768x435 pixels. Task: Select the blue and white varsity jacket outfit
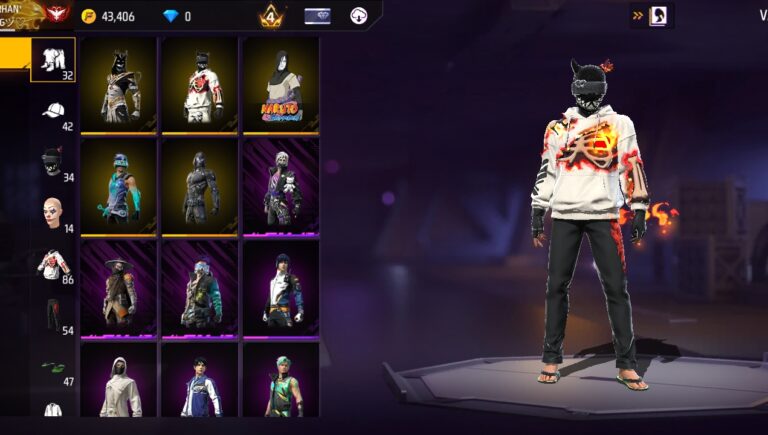click(x=200, y=380)
